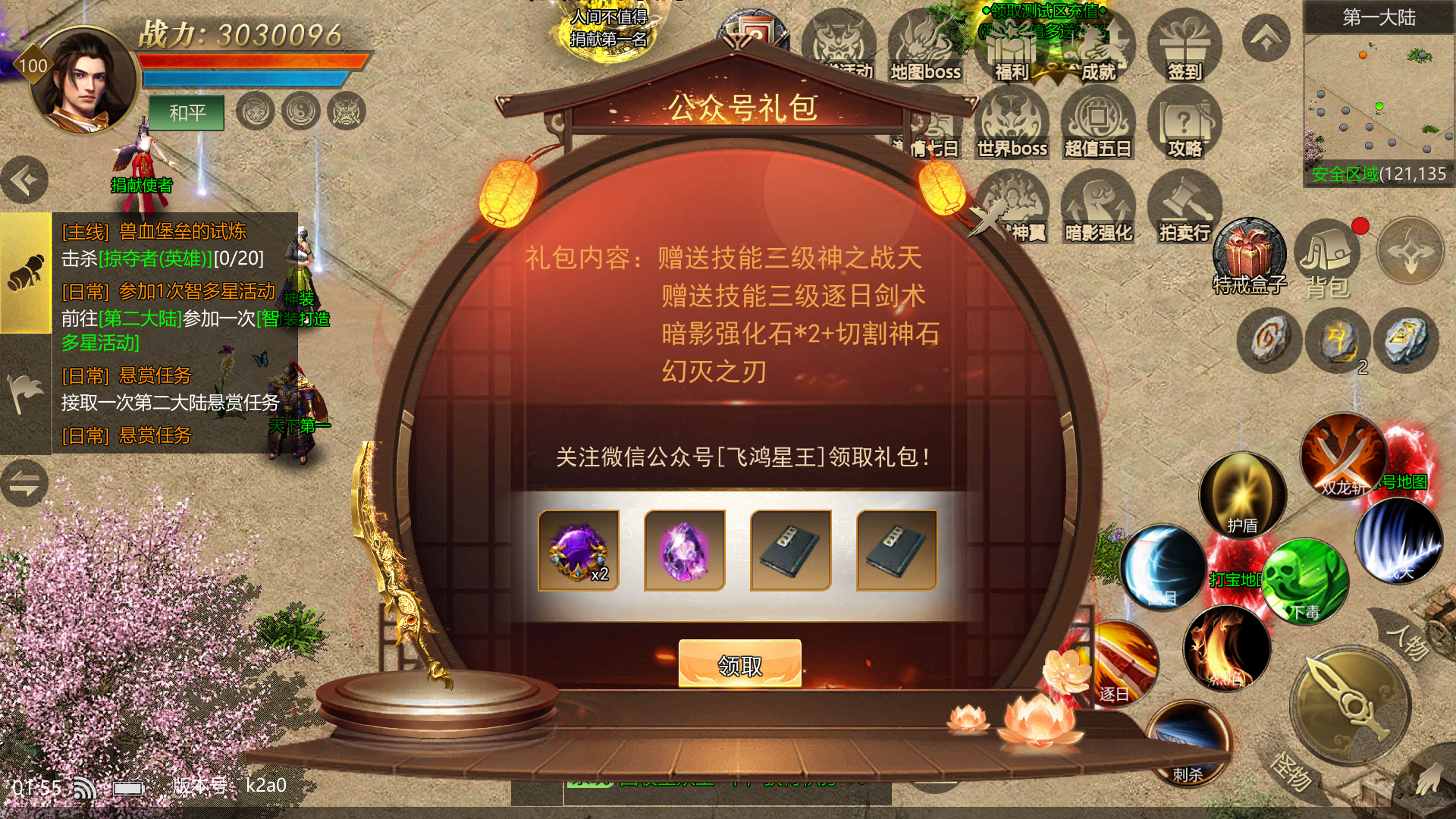This screenshot has width=1456, height=819.
Task: Open the 攻略 guide icon
Action: [1184, 125]
